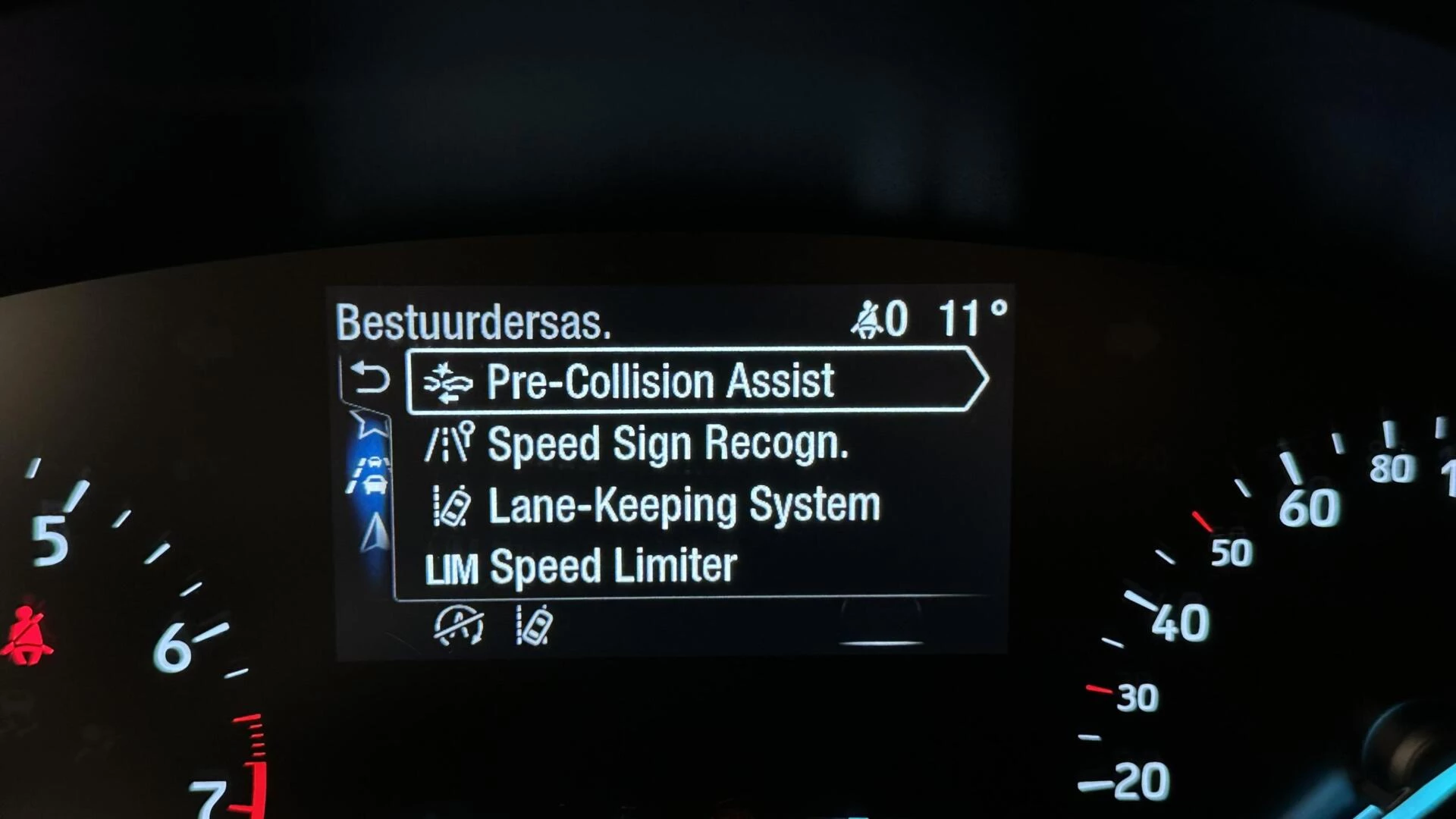Toggle the Speed Limiter setting
Screen dimensions: 1456x819
(x=613, y=566)
